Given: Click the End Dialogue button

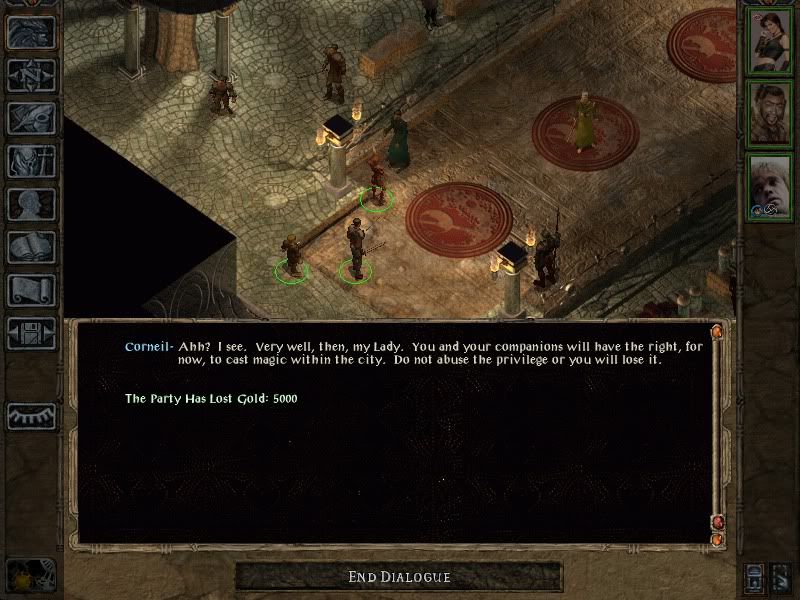Looking at the screenshot, I should coord(399,577).
